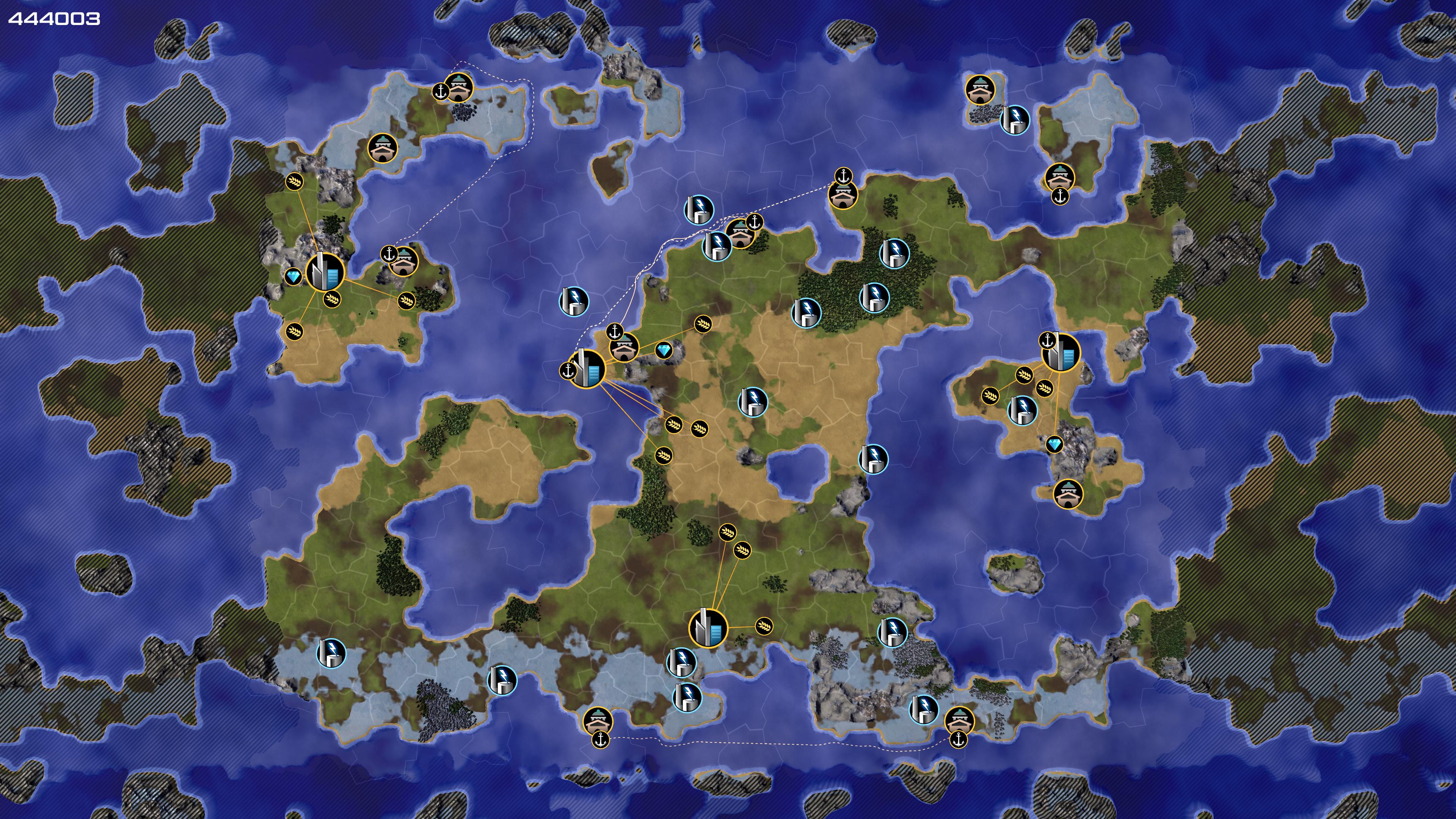Click the lone lightning tower icon in the western sea
The width and height of the screenshot is (1456, 819).
[x=574, y=301]
